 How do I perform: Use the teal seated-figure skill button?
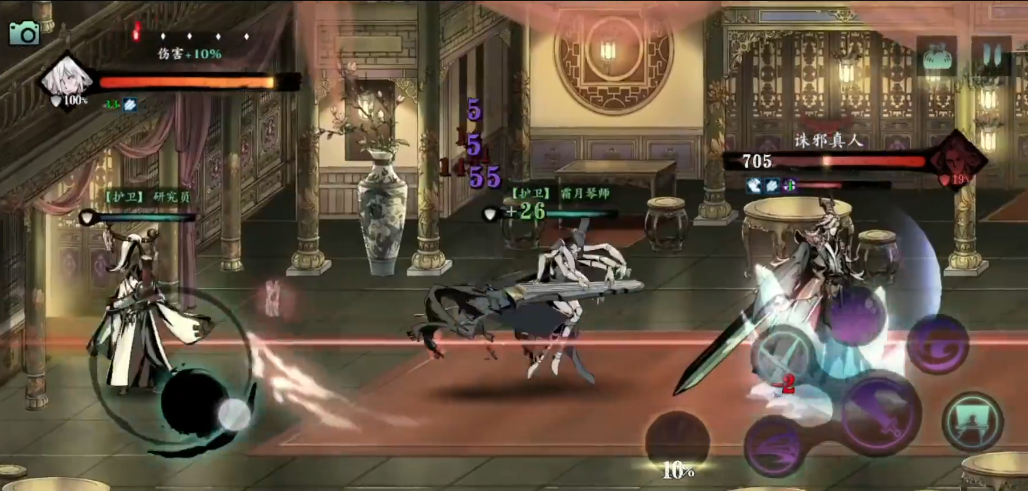[x=972, y=421]
